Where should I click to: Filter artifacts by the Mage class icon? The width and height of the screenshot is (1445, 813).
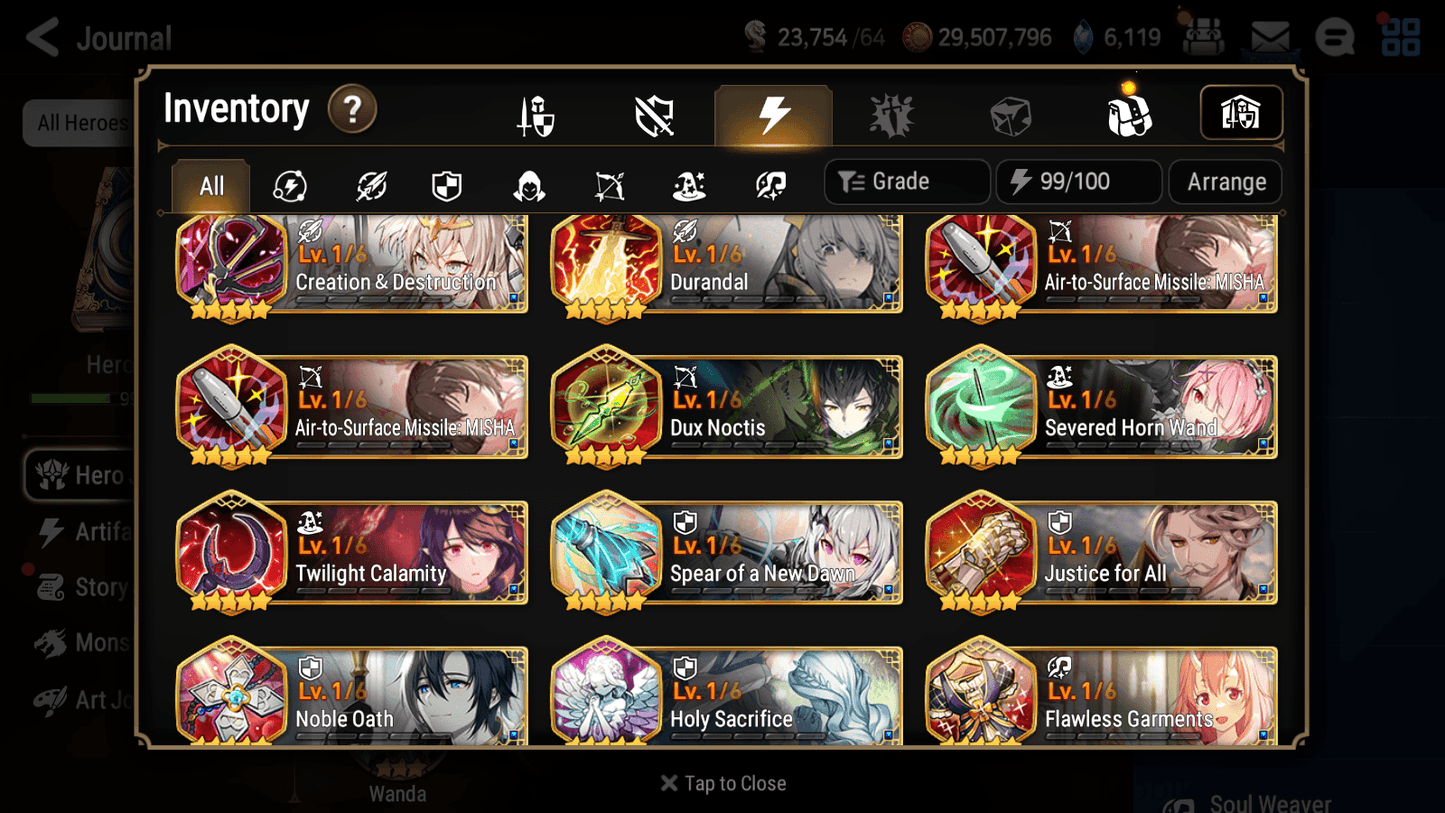click(x=688, y=183)
